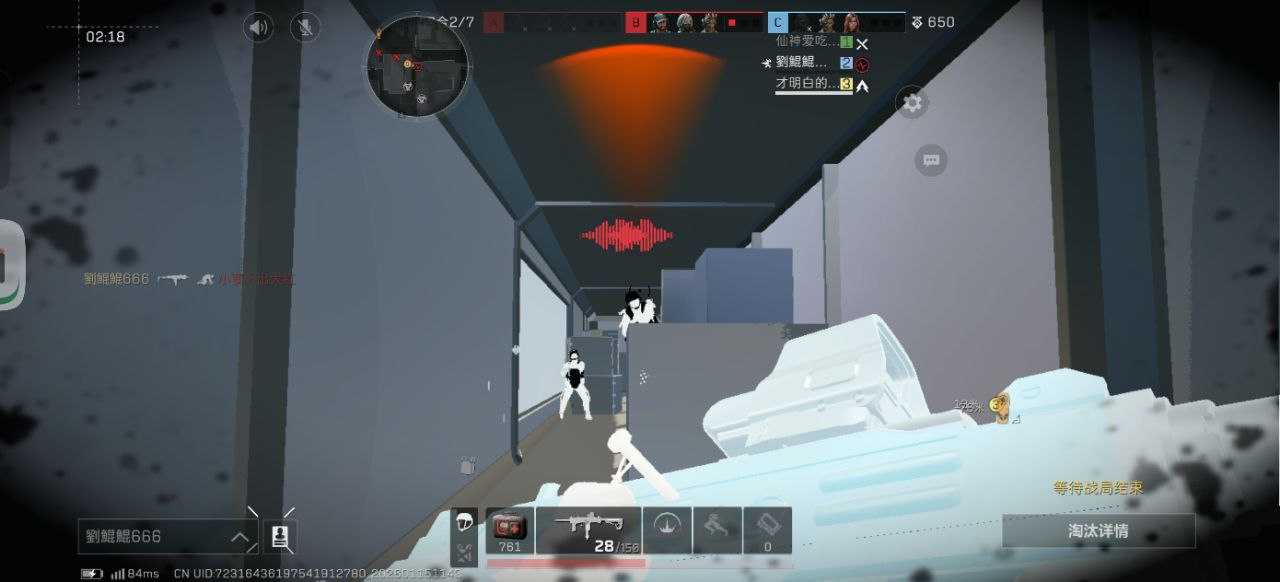Image resolution: width=1280 pixels, height=582 pixels.
Task: Open the gear settings button
Action: 911,102
